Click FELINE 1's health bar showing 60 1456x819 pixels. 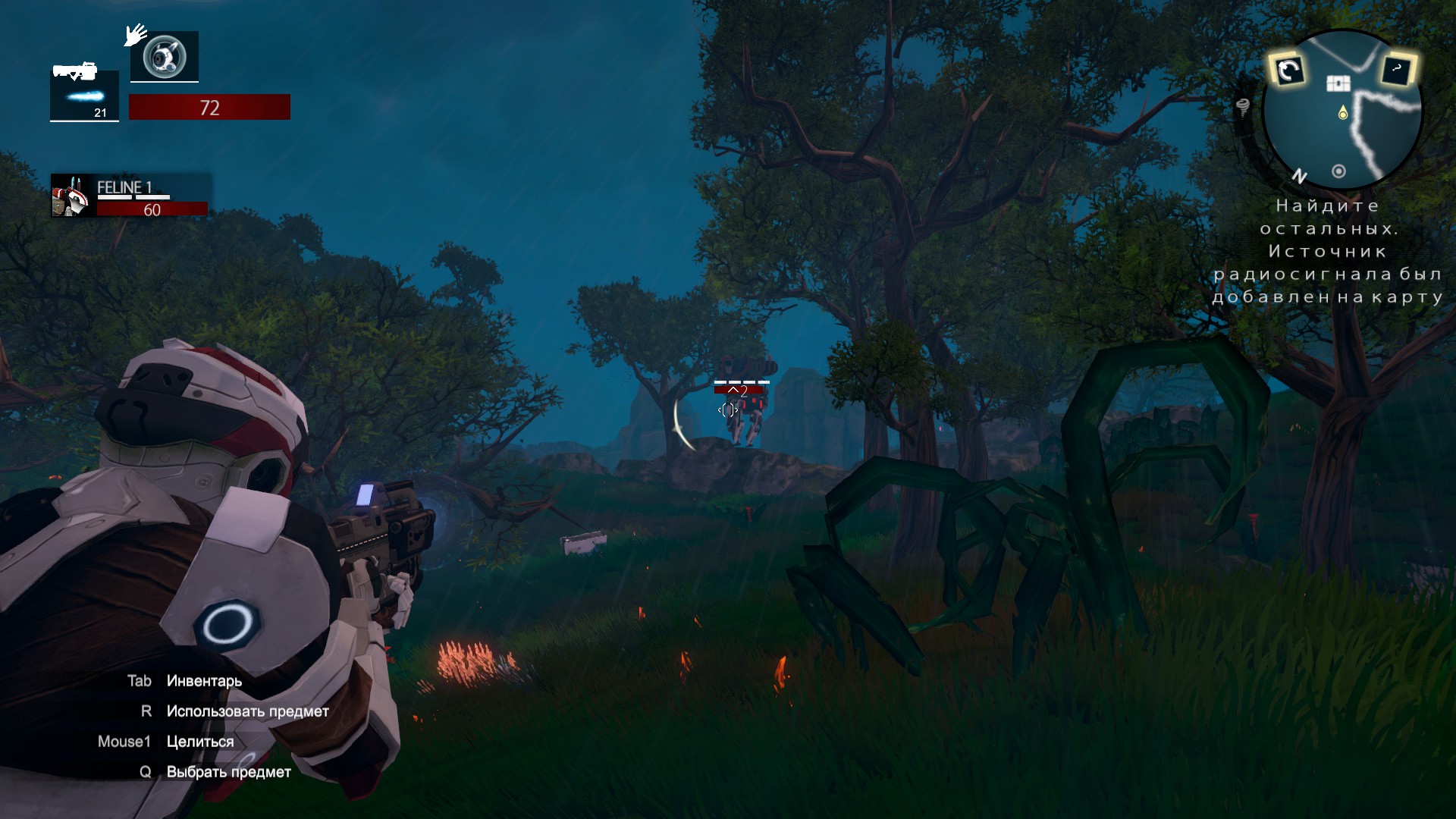tap(152, 209)
